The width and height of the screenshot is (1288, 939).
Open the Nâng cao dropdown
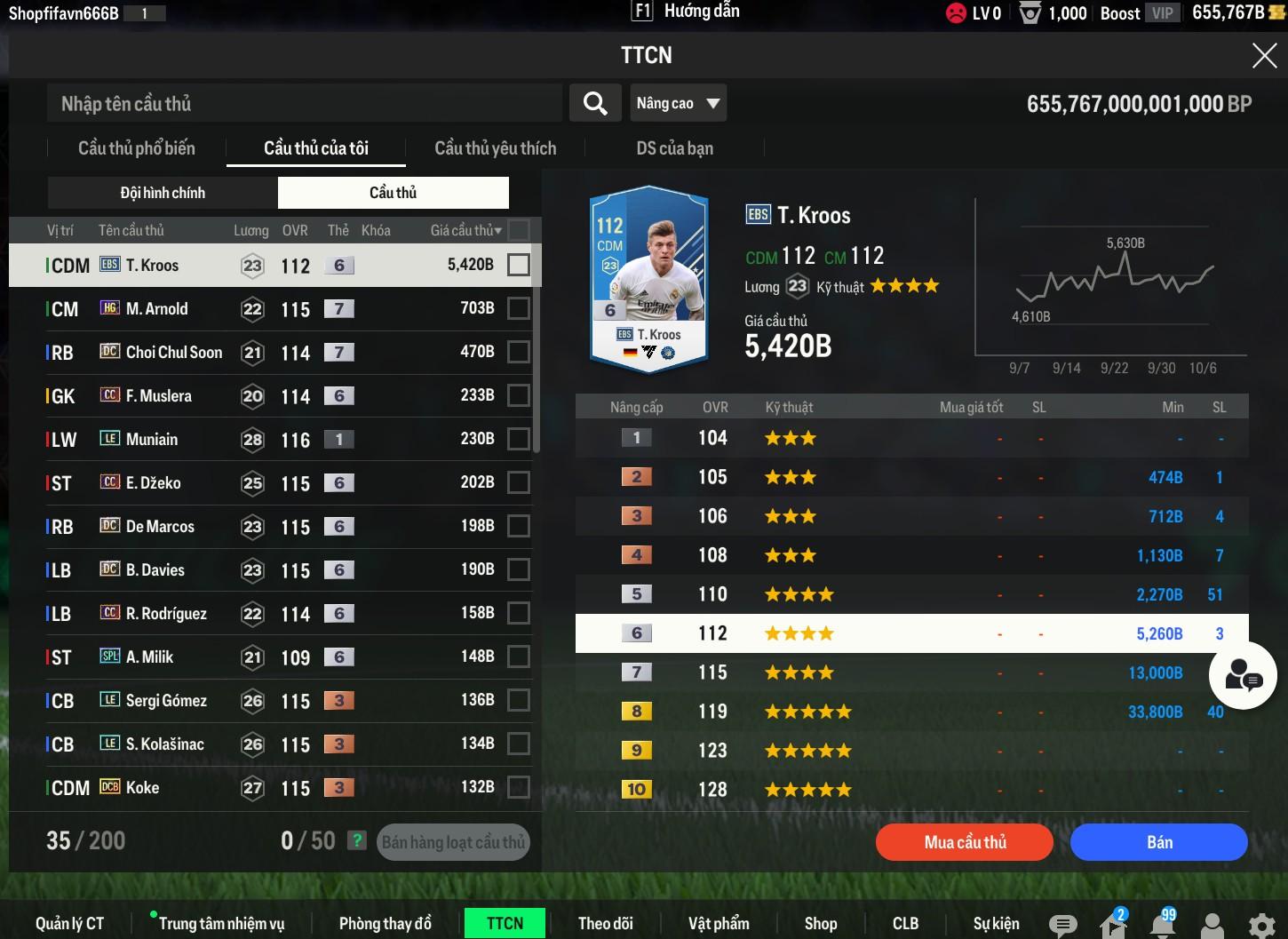(678, 103)
